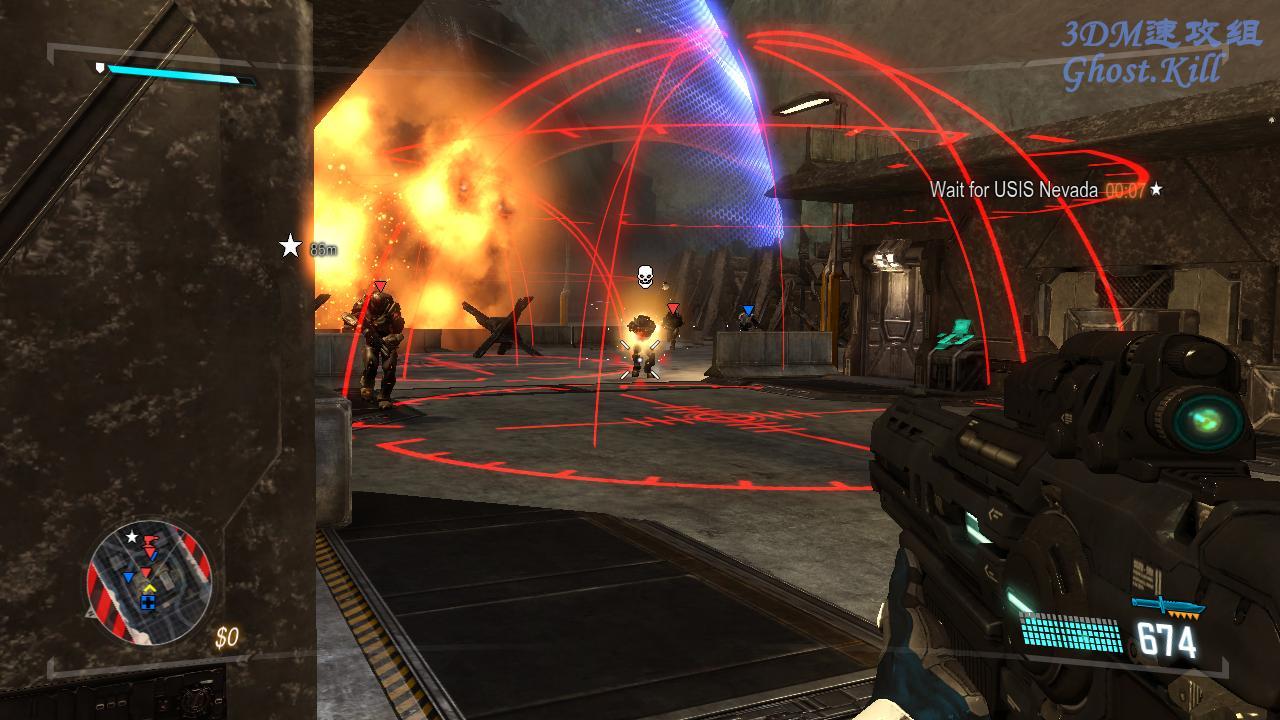This screenshot has height=720, width=1280.
Task: Select the blue medical cross on the minimap
Action: tap(148, 603)
